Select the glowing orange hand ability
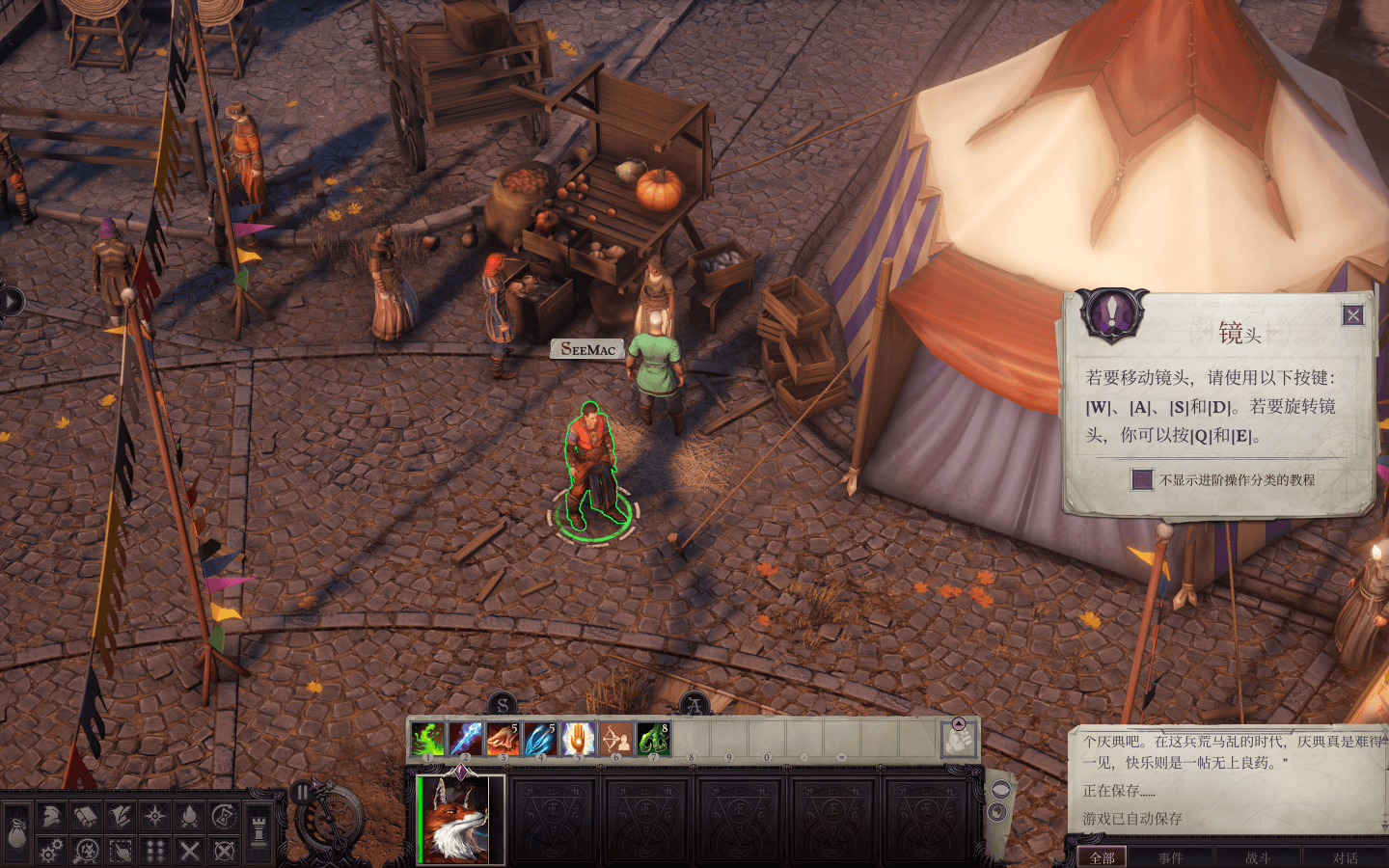 [x=578, y=740]
